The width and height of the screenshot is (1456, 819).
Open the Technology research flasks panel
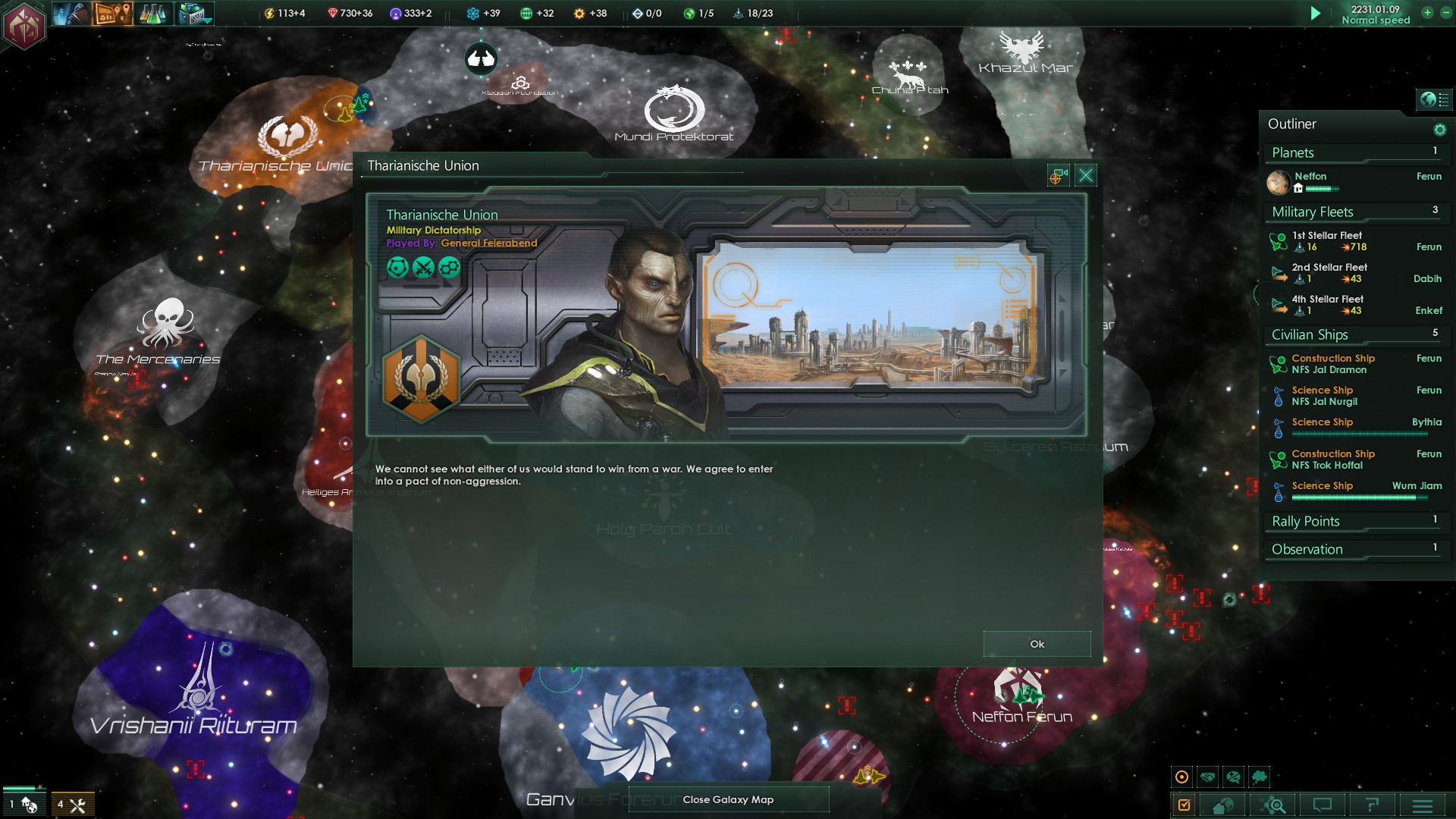(152, 14)
